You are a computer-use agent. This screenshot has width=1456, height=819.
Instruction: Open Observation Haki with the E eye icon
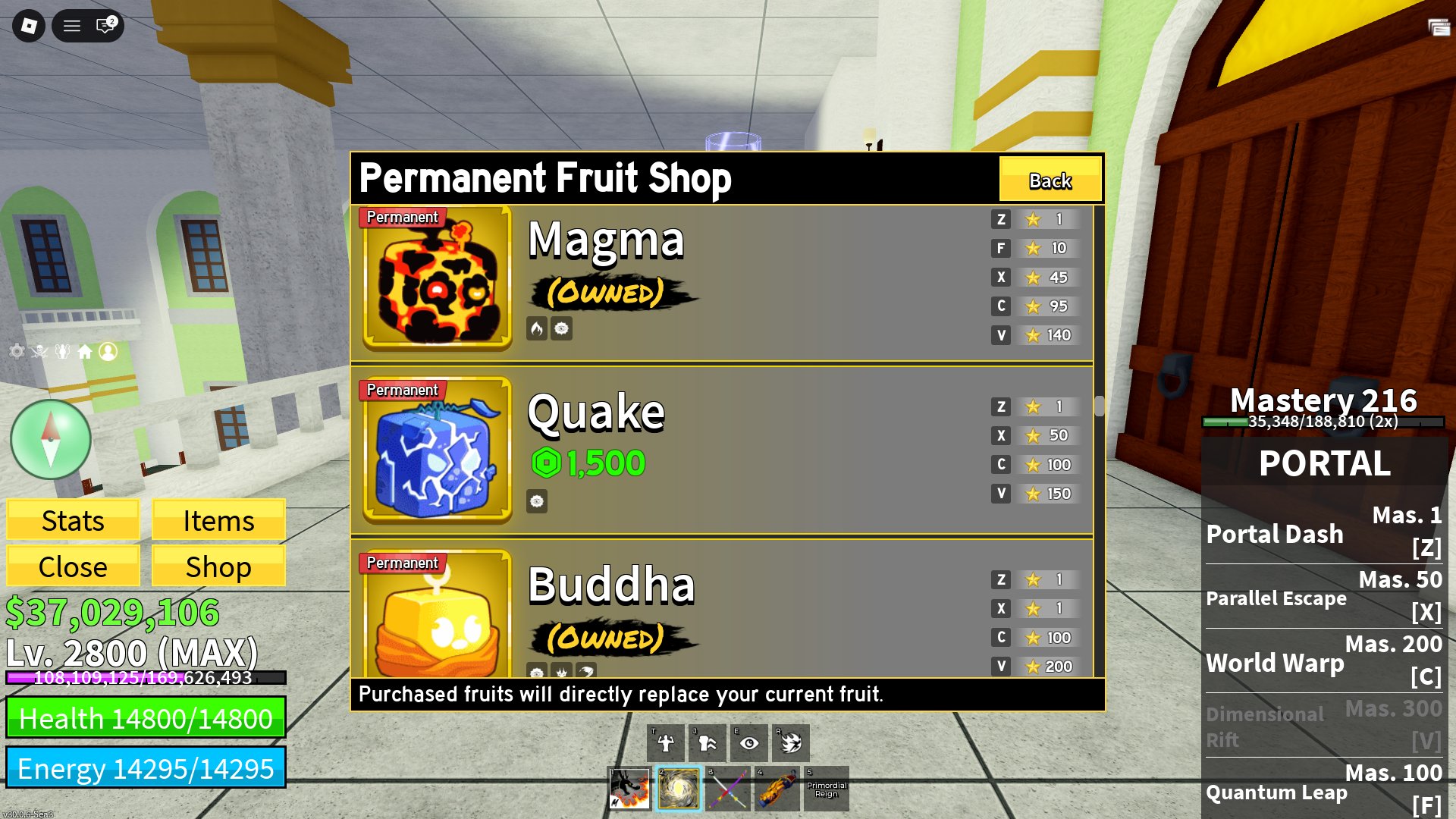[x=748, y=742]
